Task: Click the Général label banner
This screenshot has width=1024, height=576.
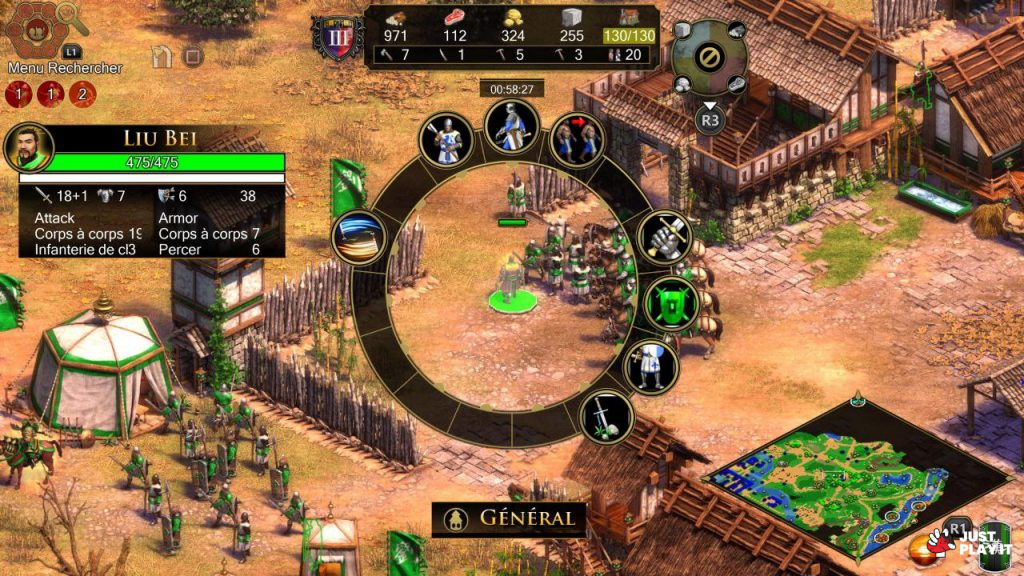Action: (x=509, y=519)
